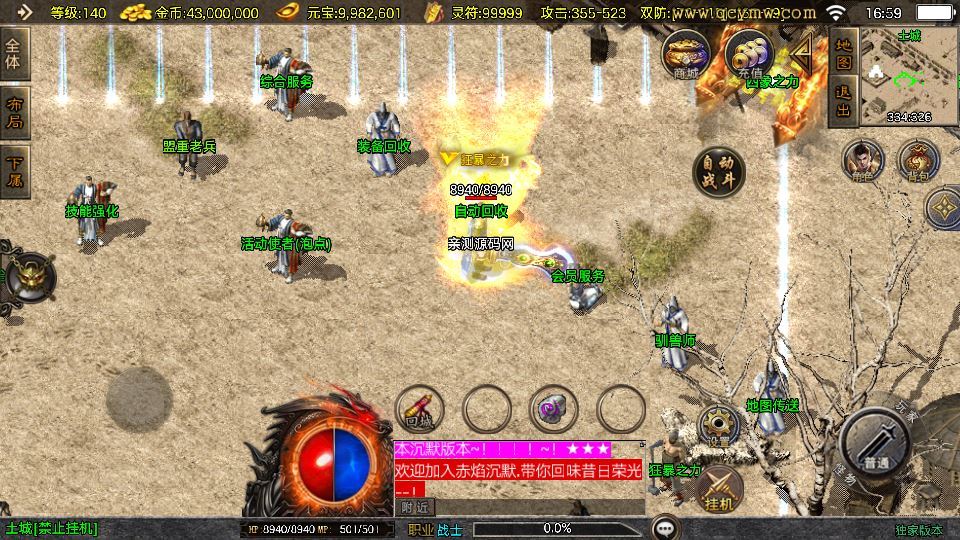The height and width of the screenshot is (540, 960).
Task: Click the 退出 exit button
Action: pyautogui.click(x=844, y=100)
